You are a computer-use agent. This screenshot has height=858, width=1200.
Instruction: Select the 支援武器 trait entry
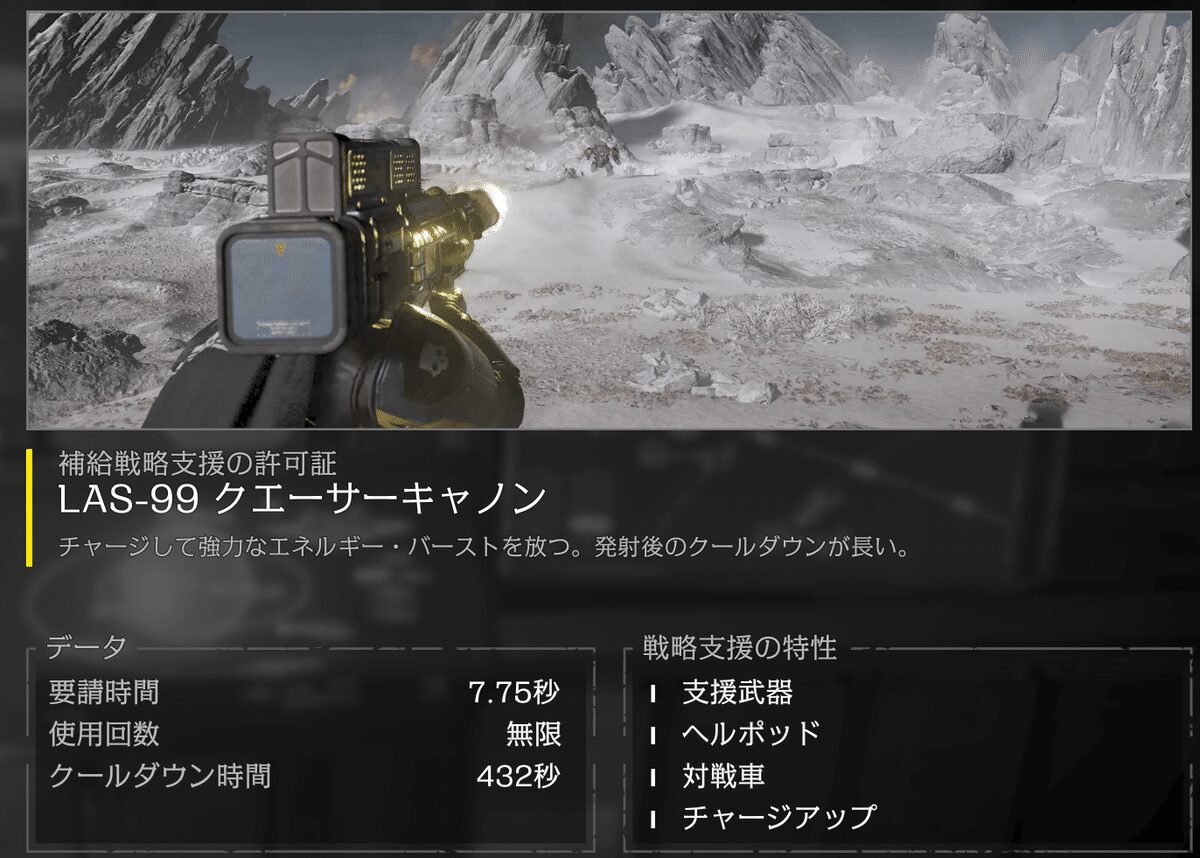pos(737,692)
